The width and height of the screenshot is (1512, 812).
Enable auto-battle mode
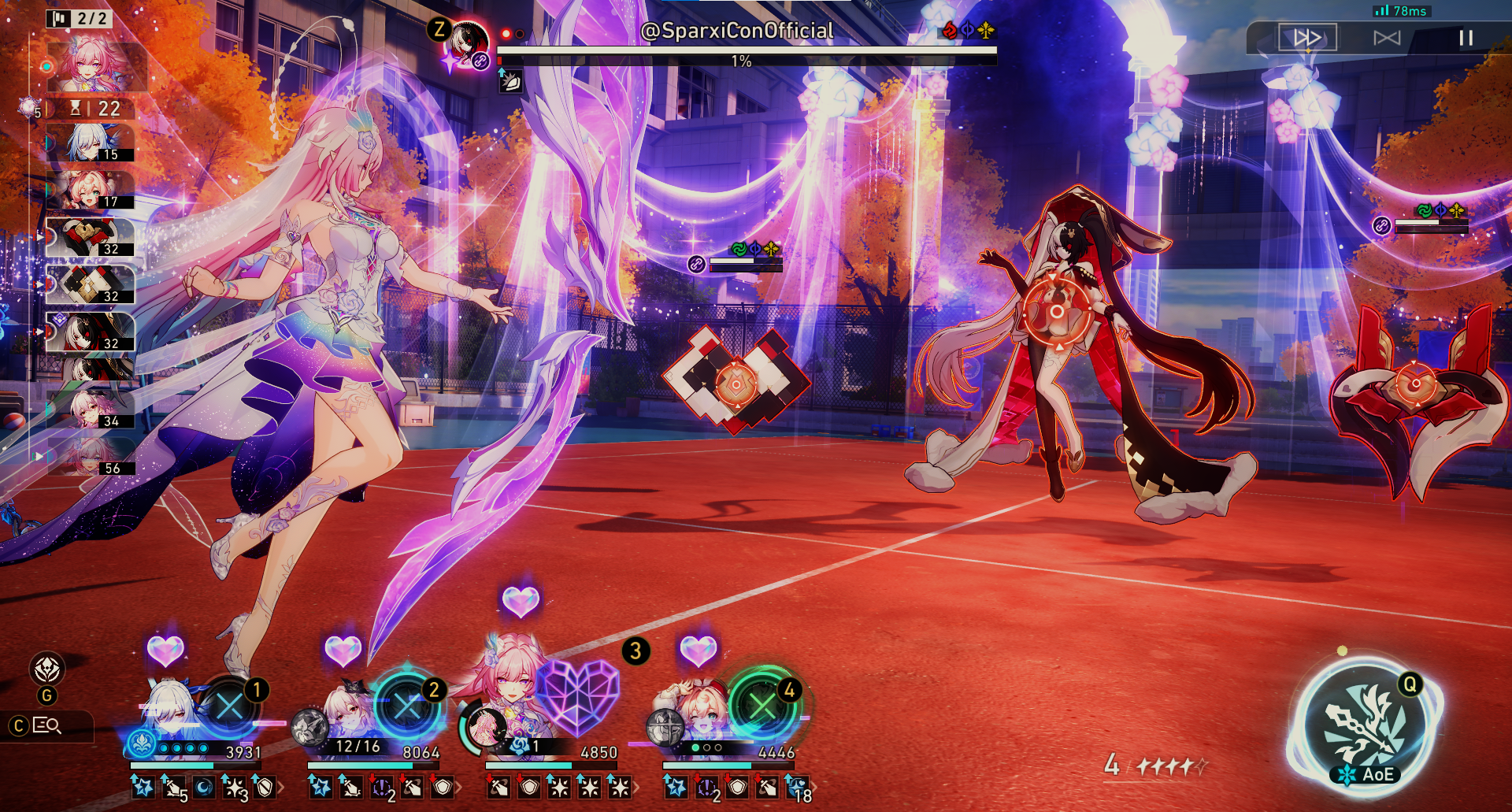1387,38
